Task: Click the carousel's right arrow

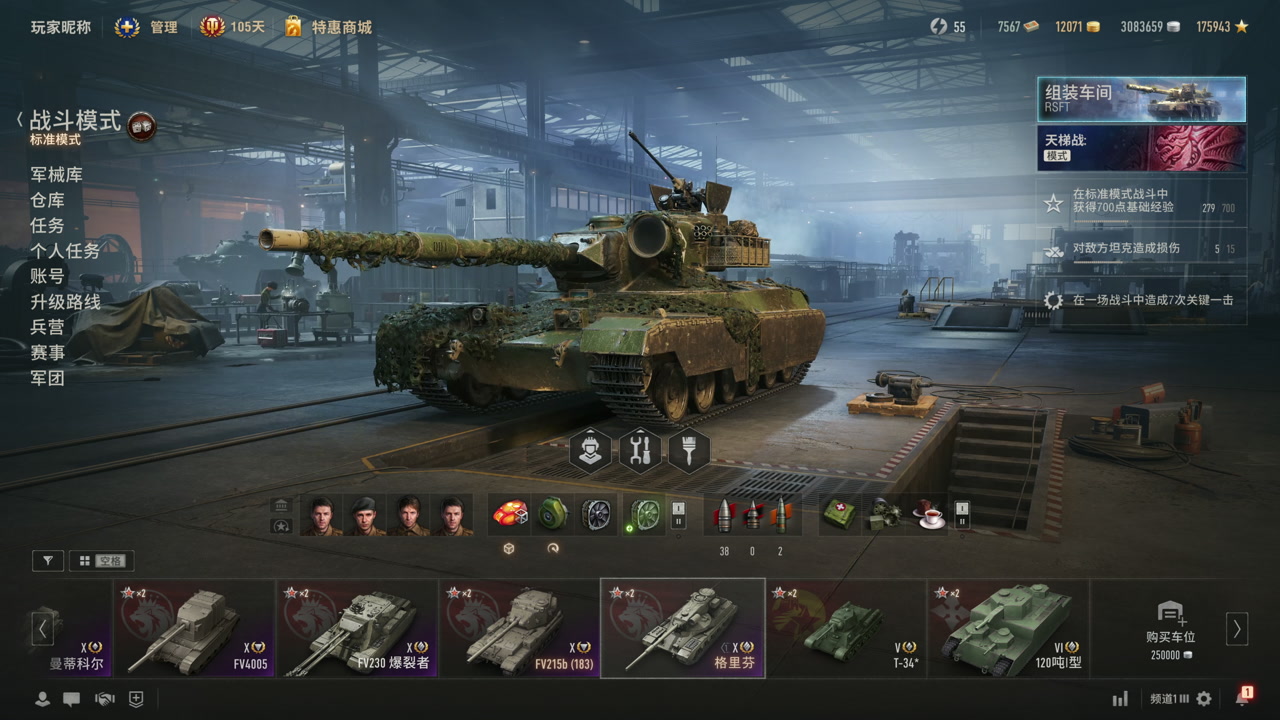Action: click(1237, 628)
